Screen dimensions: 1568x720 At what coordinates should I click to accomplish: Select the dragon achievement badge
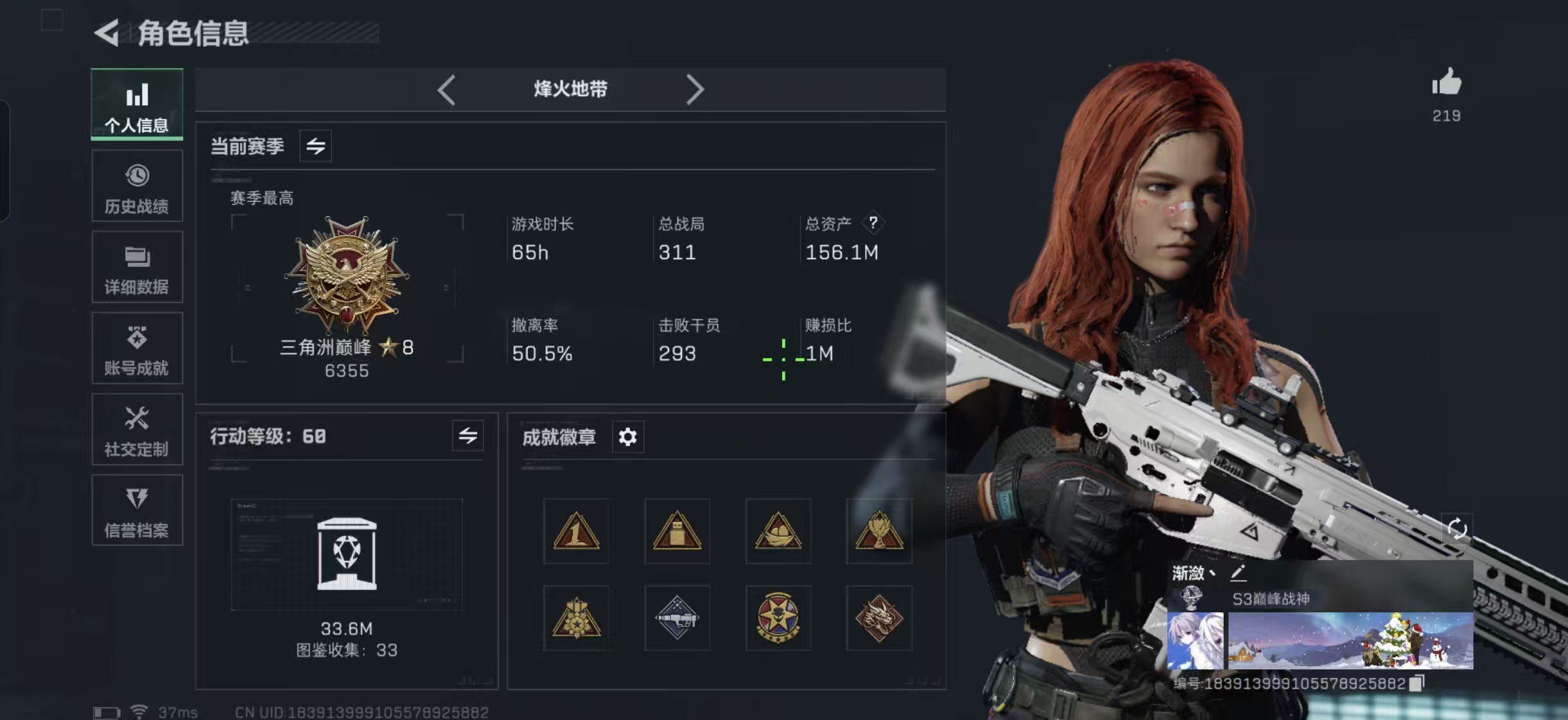tap(880, 618)
